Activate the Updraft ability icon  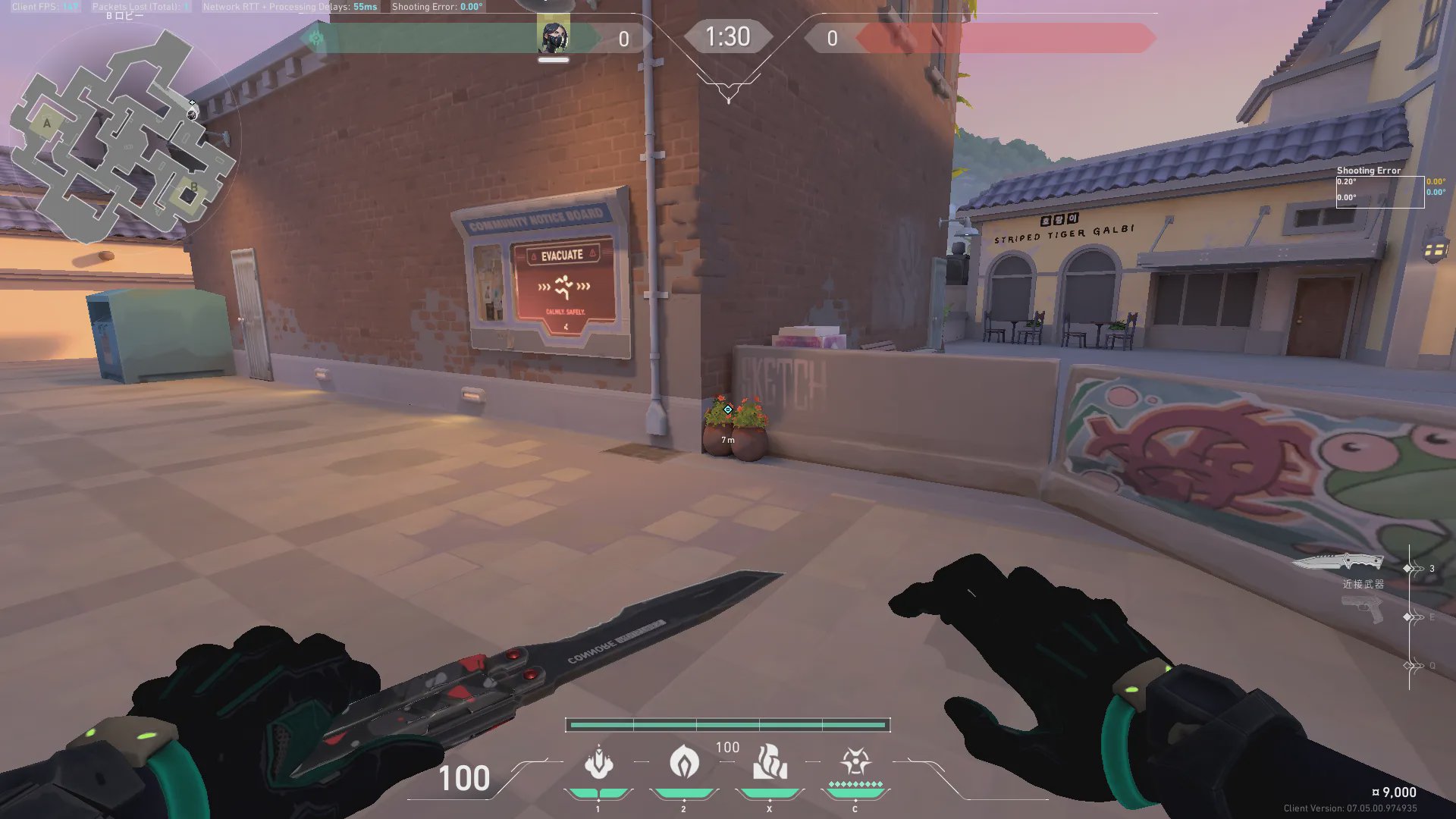(683, 762)
